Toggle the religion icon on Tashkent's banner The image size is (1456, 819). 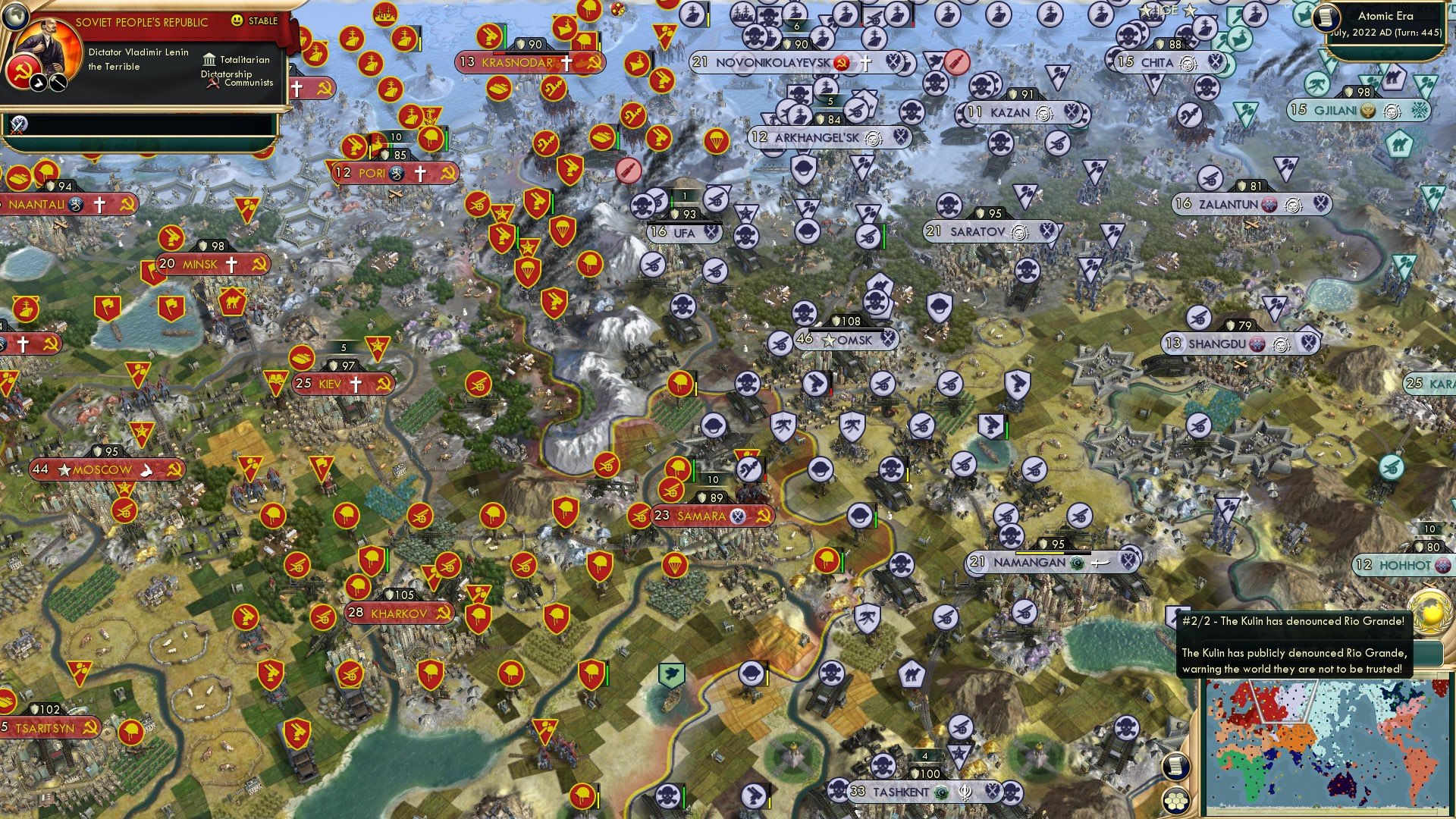point(940,791)
